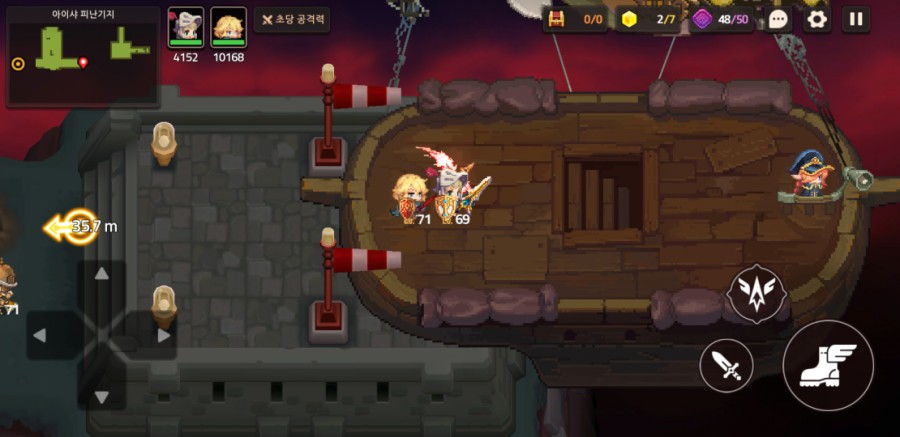
Task: Open the chat speech bubble
Action: click(x=779, y=19)
